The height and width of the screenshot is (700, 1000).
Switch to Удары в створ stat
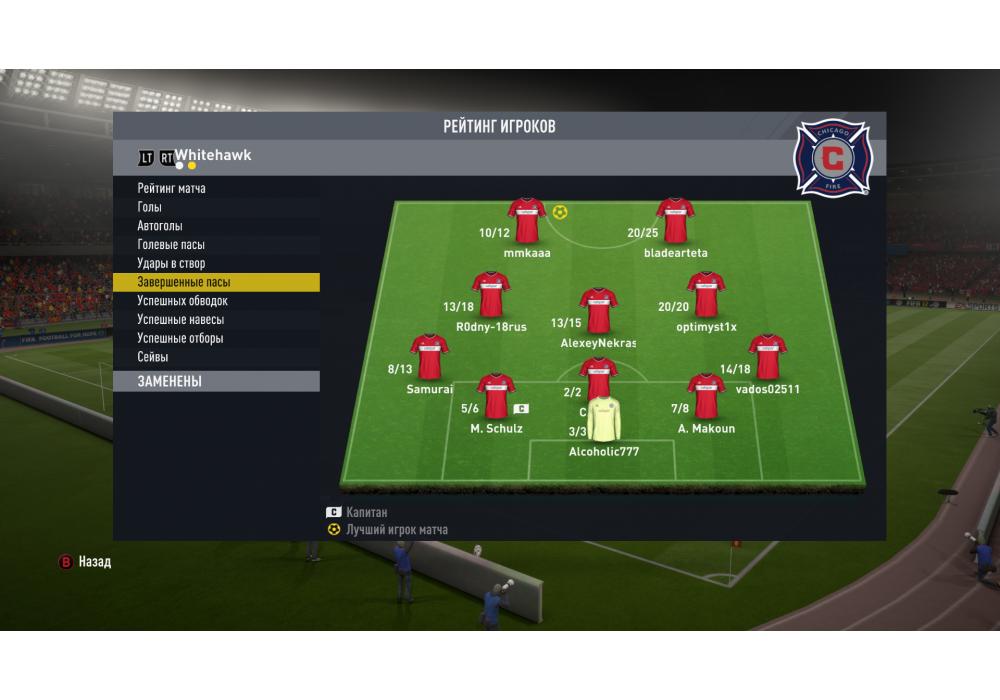click(x=171, y=264)
